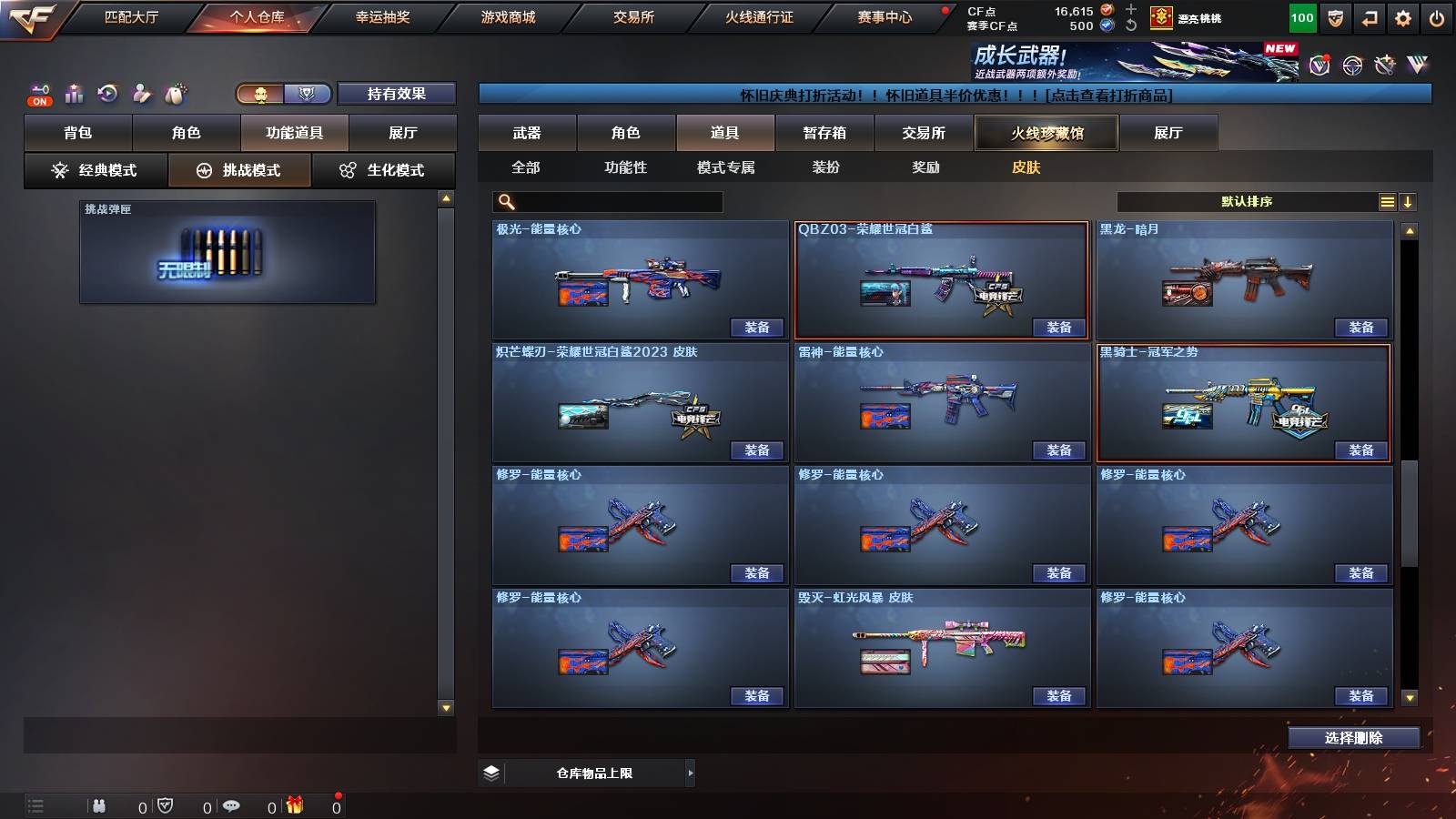Open the chat messages icon at the bottom

233,805
